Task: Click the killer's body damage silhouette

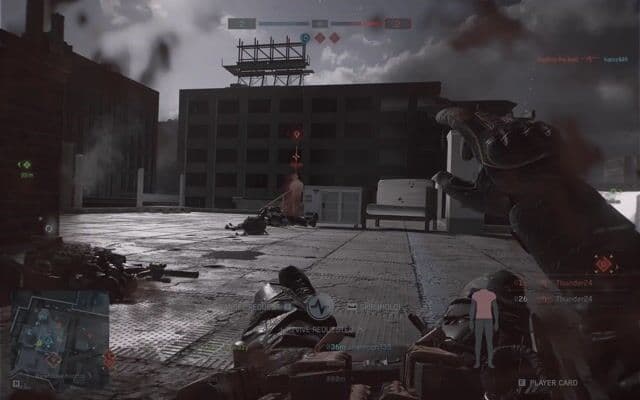Action: click(x=484, y=322)
